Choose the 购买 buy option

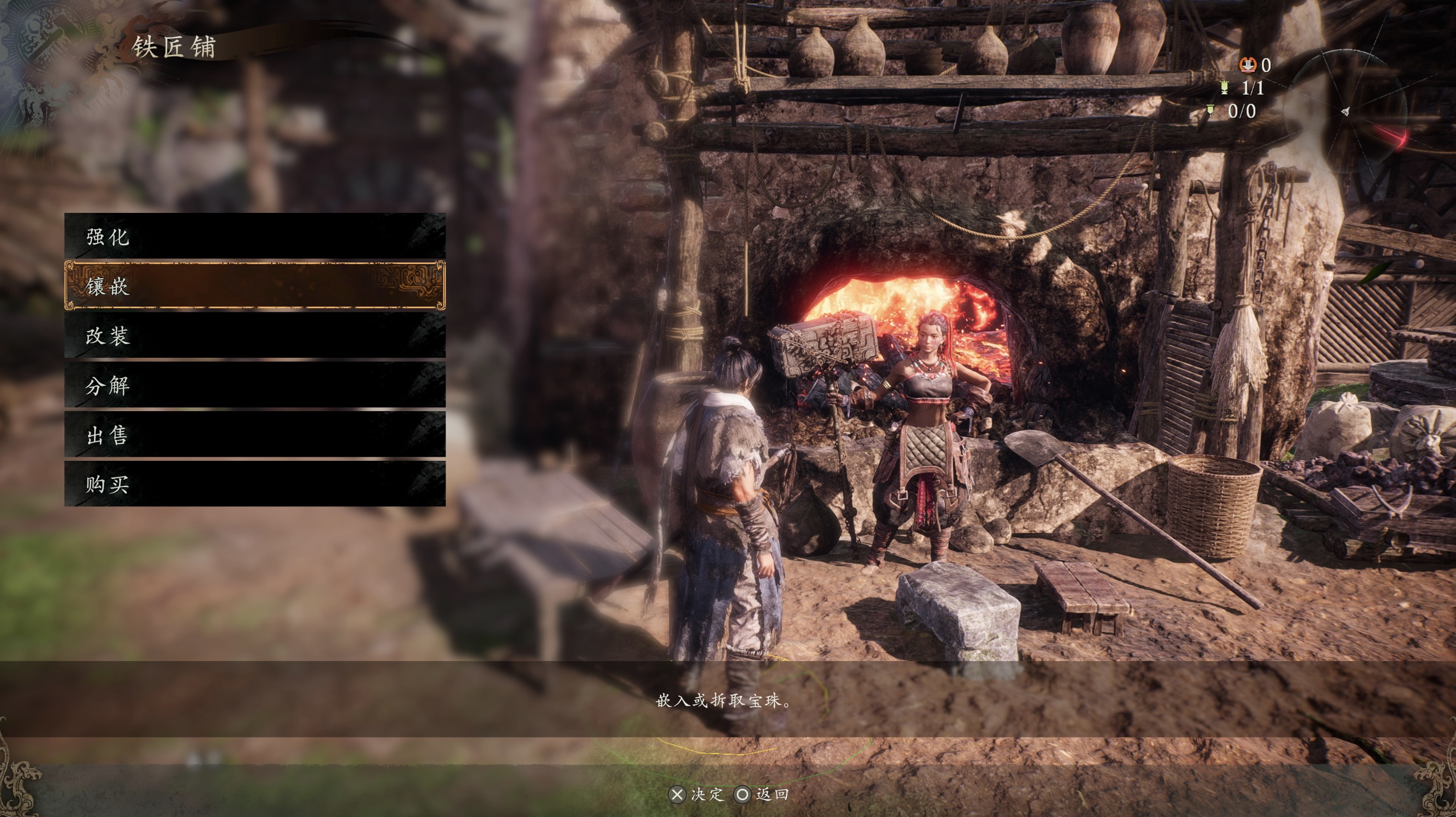pos(254,484)
